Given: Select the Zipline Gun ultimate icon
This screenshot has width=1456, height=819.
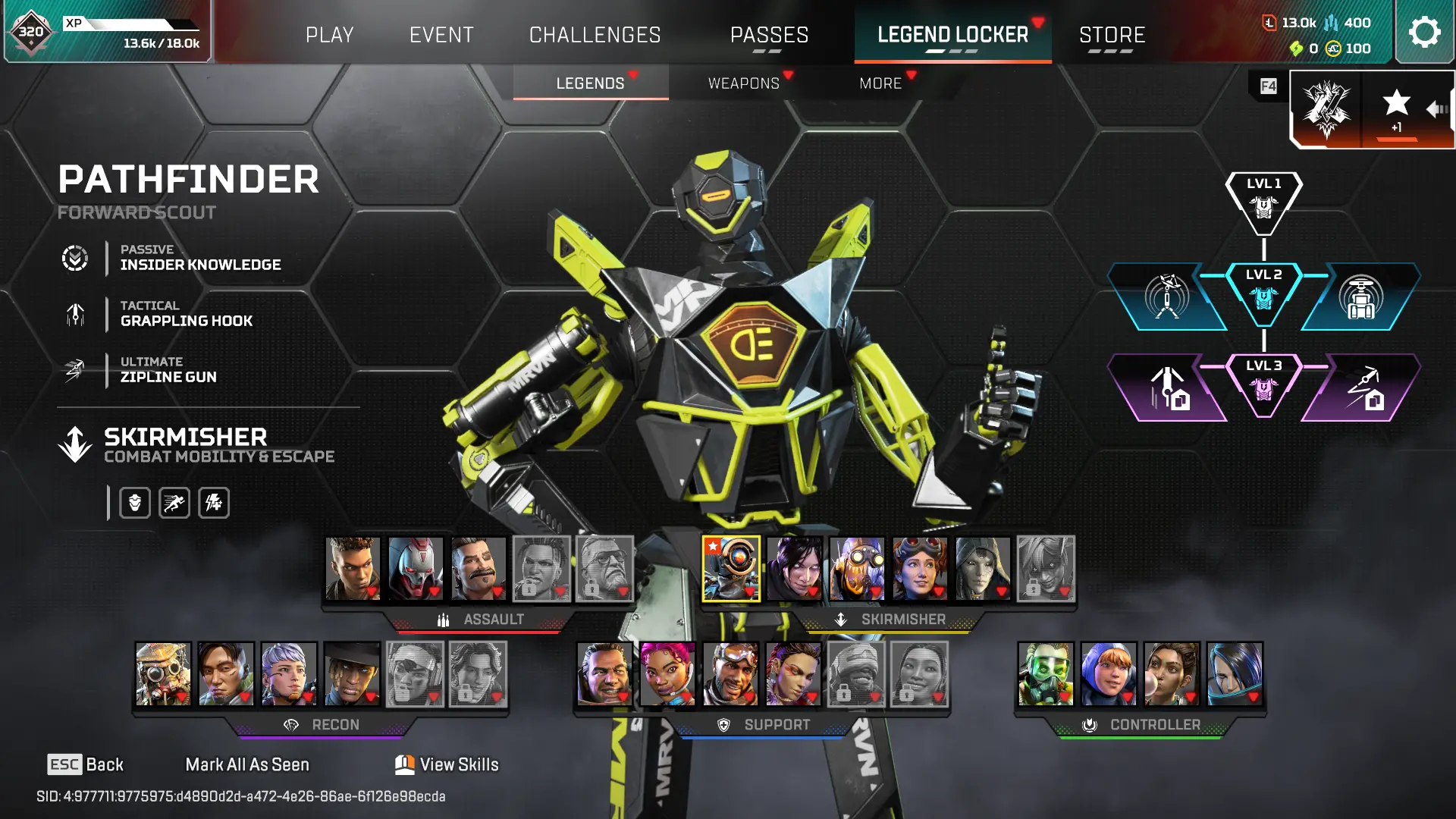Looking at the screenshot, I should pyautogui.click(x=74, y=370).
